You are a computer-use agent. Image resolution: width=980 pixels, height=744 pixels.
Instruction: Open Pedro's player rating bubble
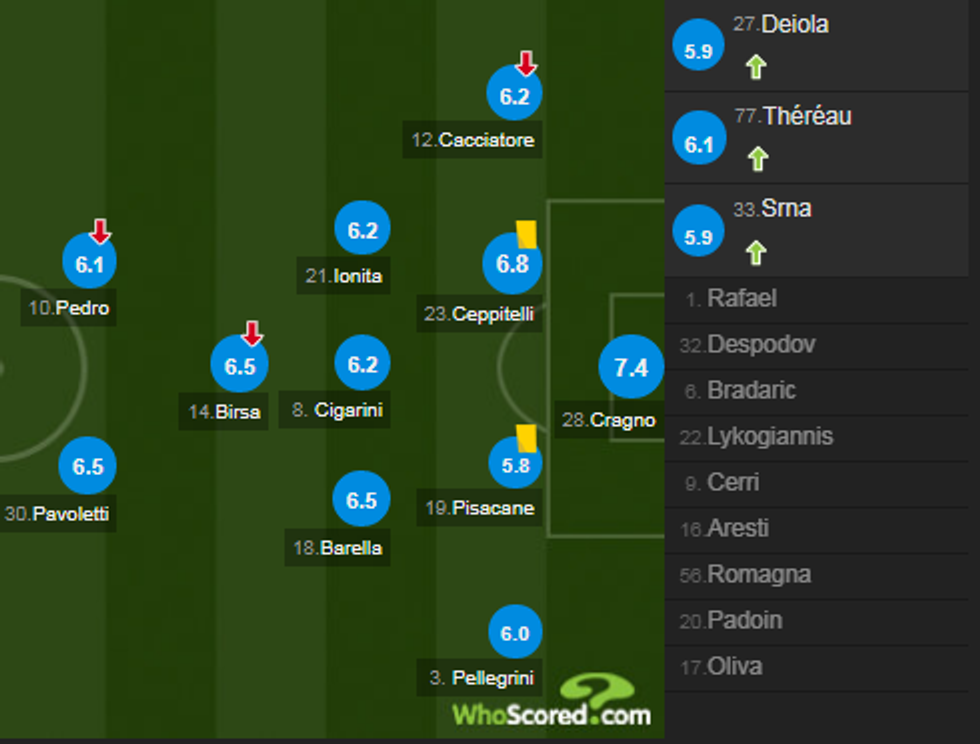[90, 264]
